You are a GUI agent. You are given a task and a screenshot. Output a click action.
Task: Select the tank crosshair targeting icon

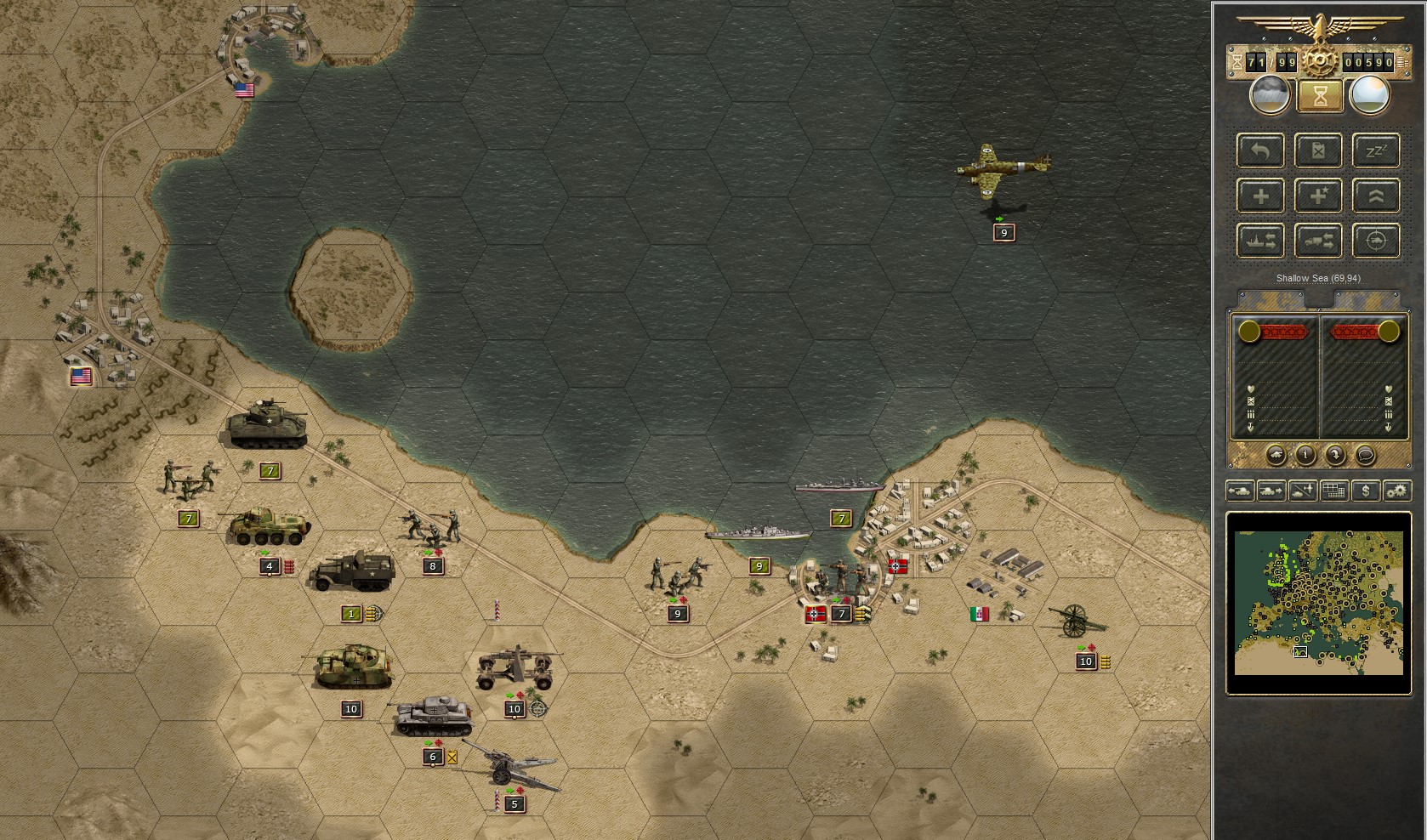[1376, 241]
